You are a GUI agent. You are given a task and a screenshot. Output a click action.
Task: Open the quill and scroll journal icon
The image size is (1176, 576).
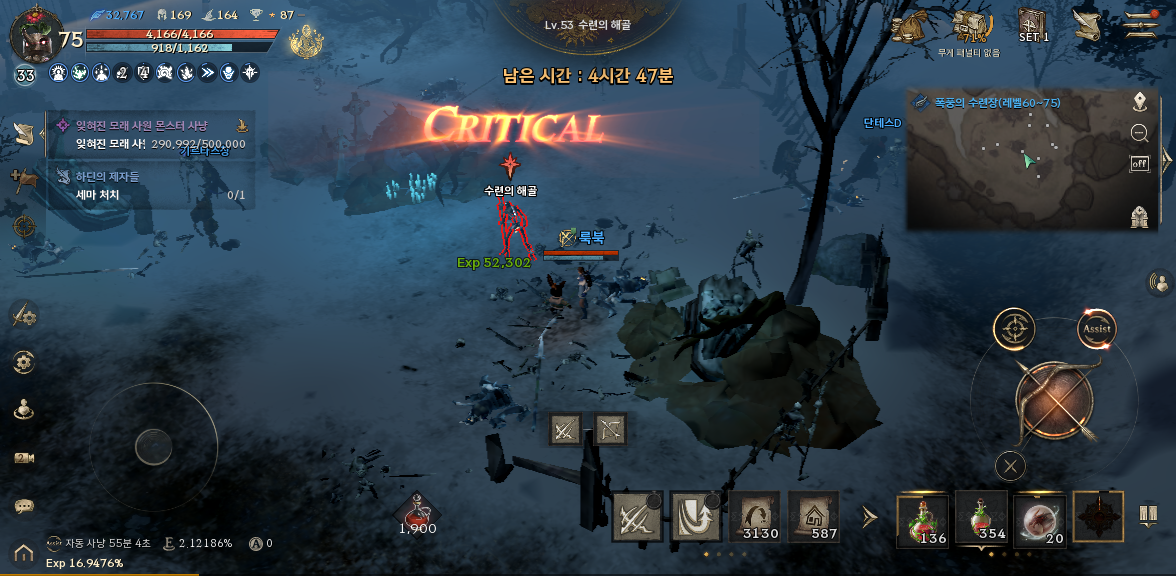pyautogui.click(x=1086, y=24)
